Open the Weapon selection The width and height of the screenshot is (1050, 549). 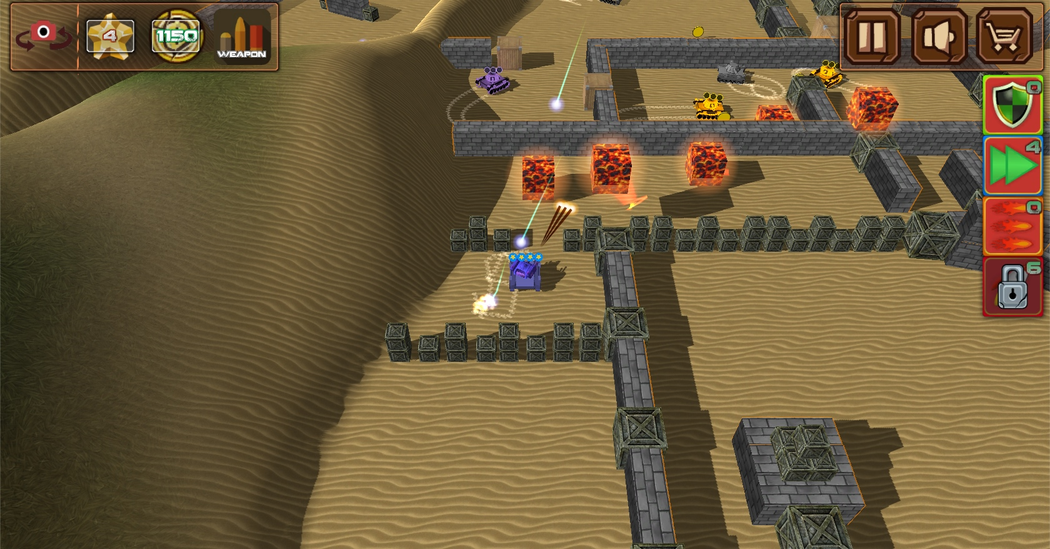[242, 37]
